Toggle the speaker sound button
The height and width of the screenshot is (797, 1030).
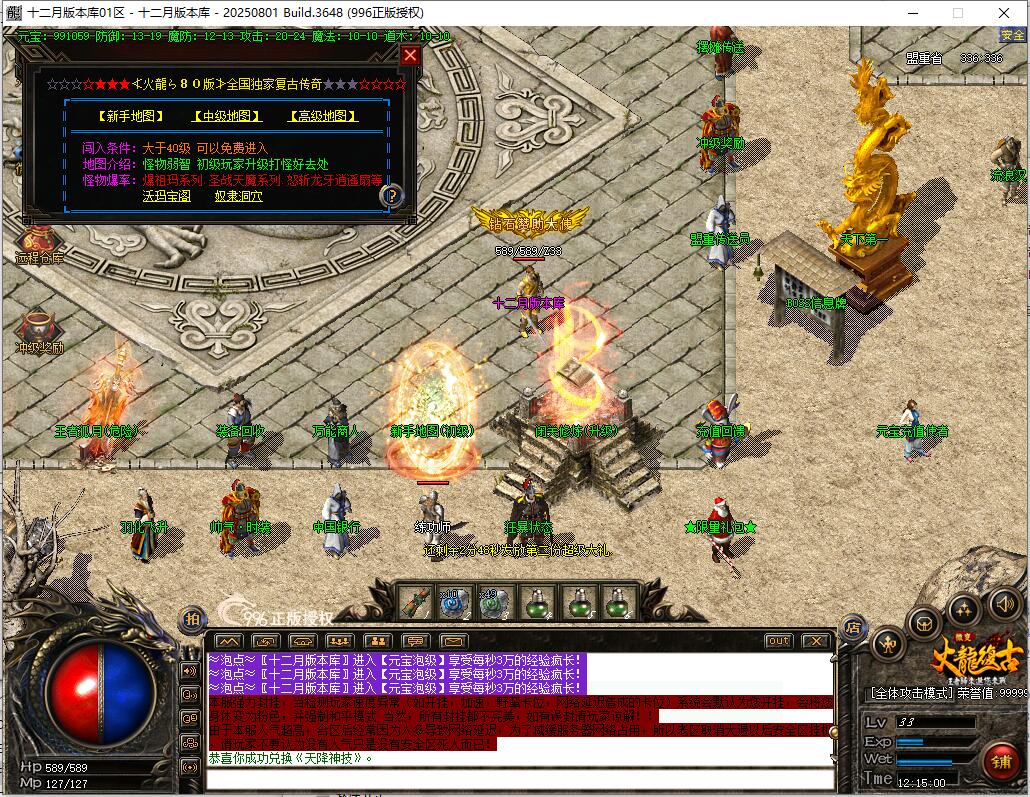click(1004, 603)
